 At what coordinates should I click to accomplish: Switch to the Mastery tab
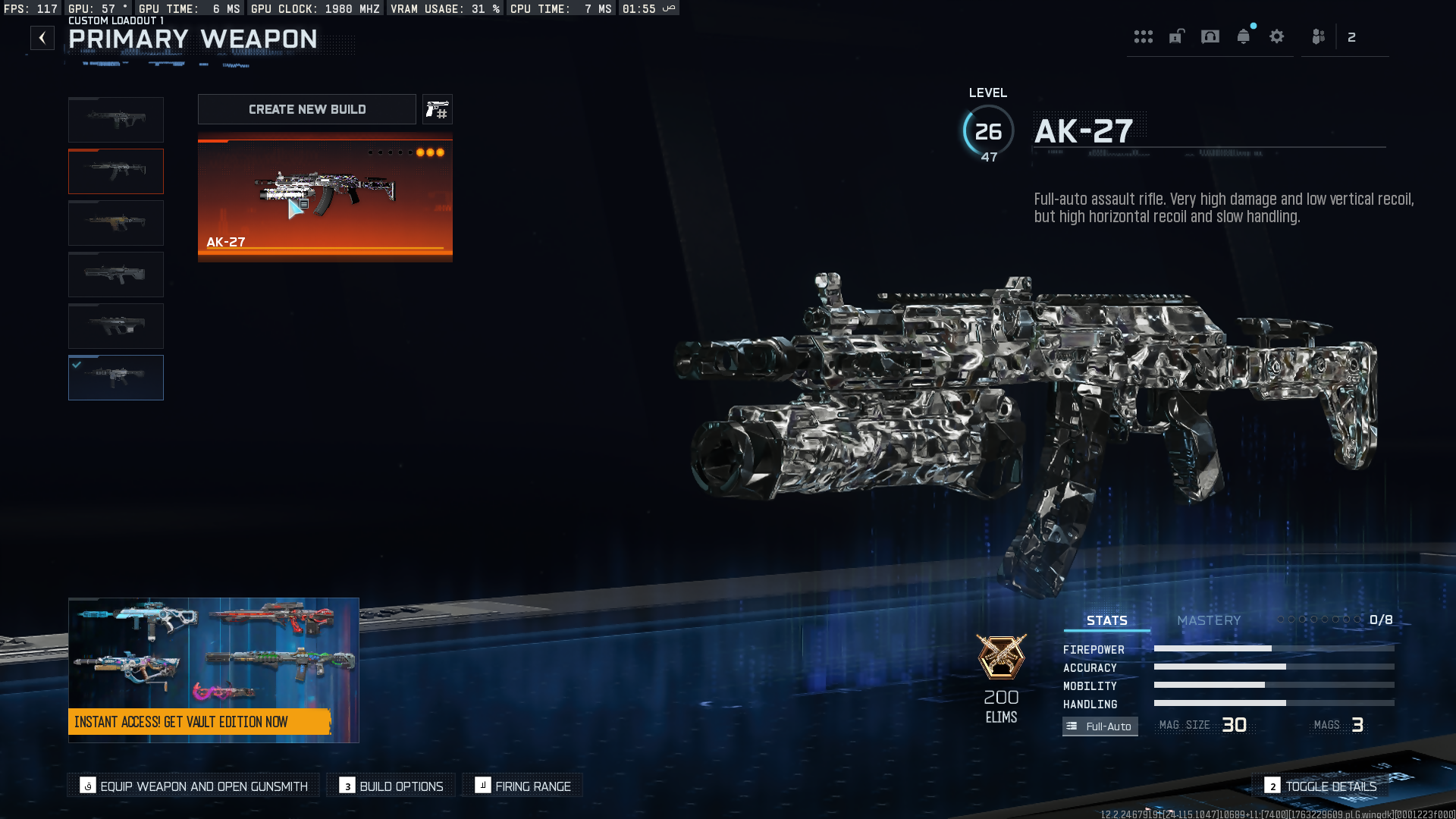tap(1209, 620)
